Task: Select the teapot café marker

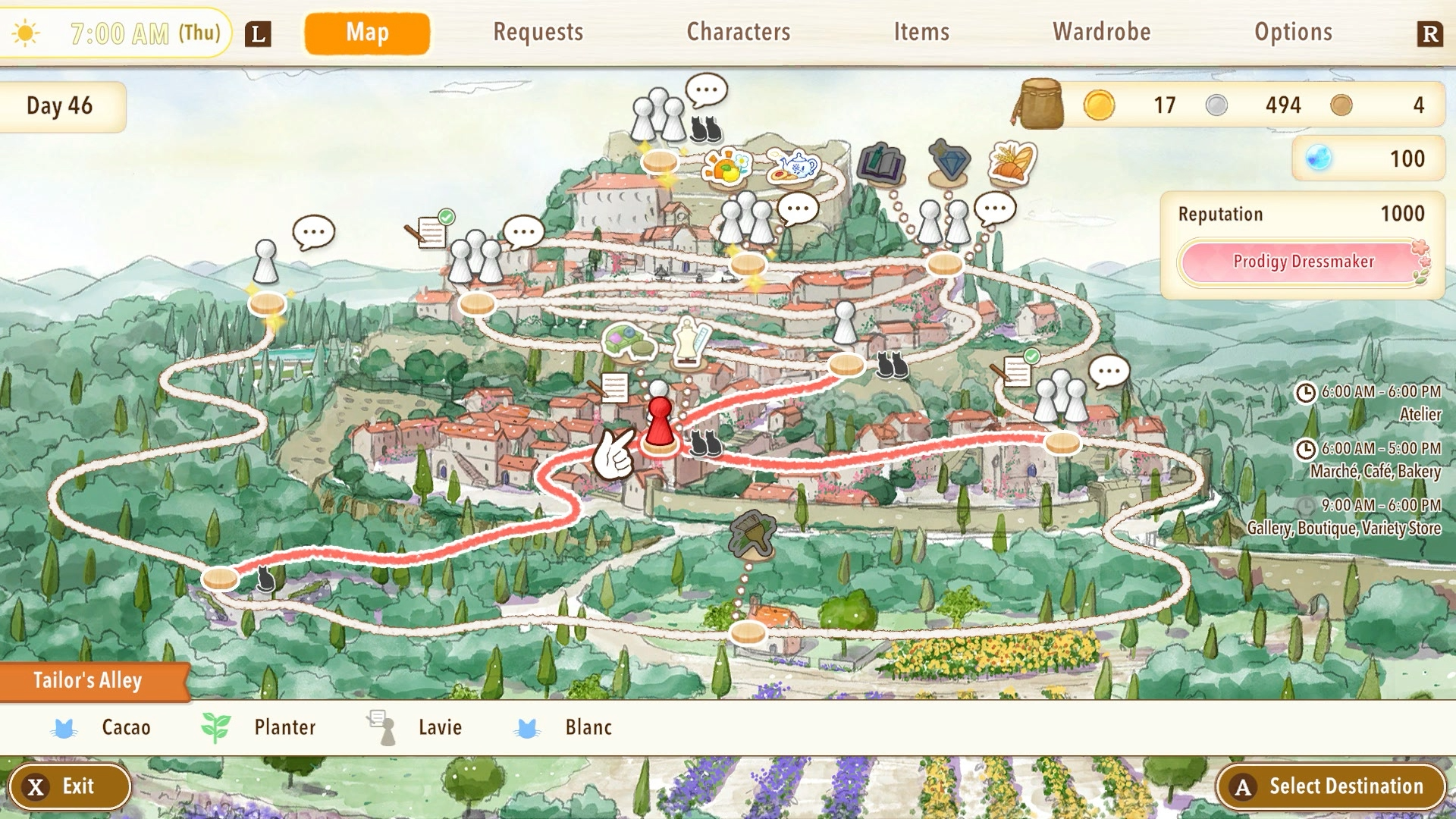Action: click(792, 166)
